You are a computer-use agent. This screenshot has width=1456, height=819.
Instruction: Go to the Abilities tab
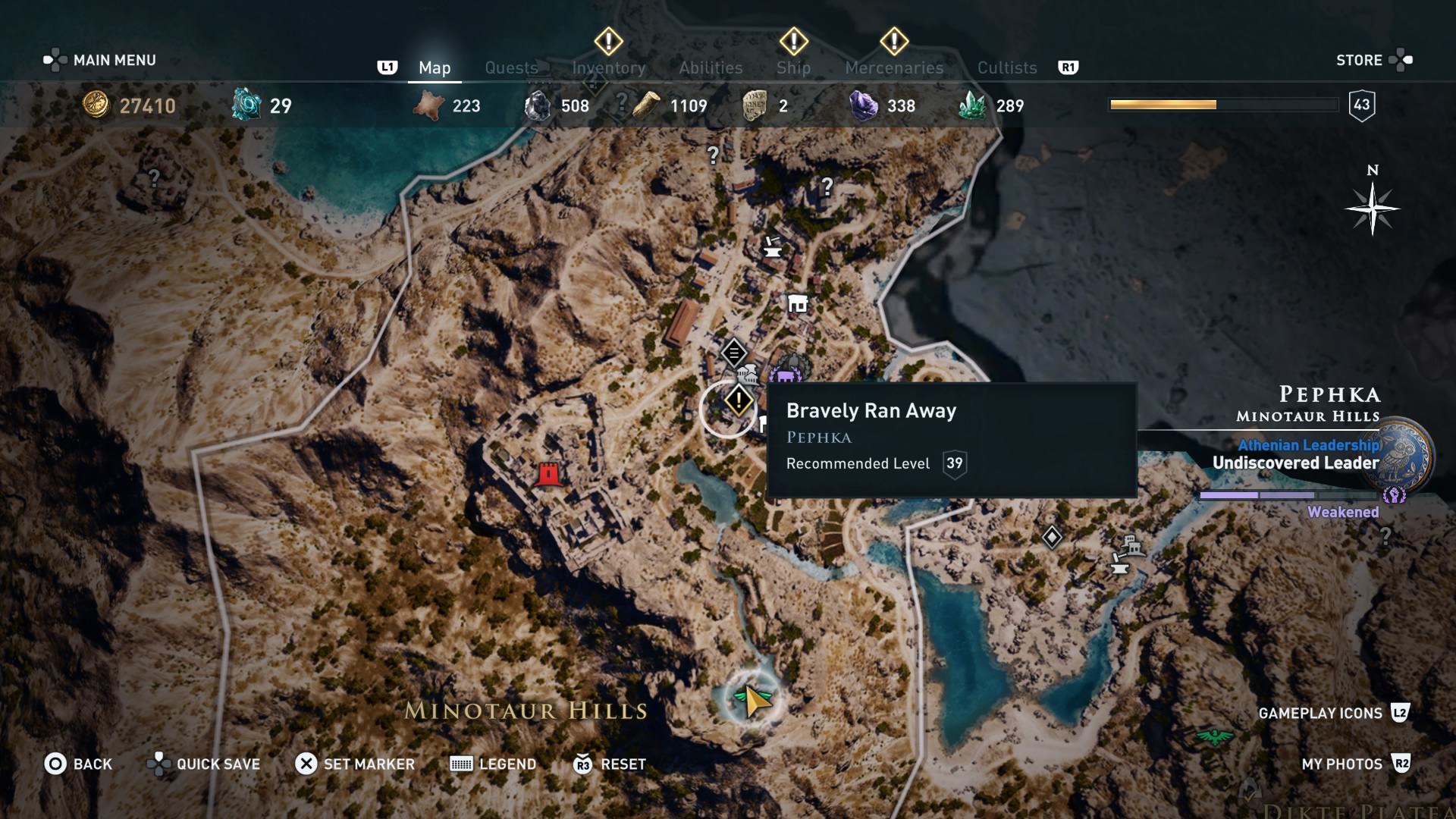coord(711,68)
